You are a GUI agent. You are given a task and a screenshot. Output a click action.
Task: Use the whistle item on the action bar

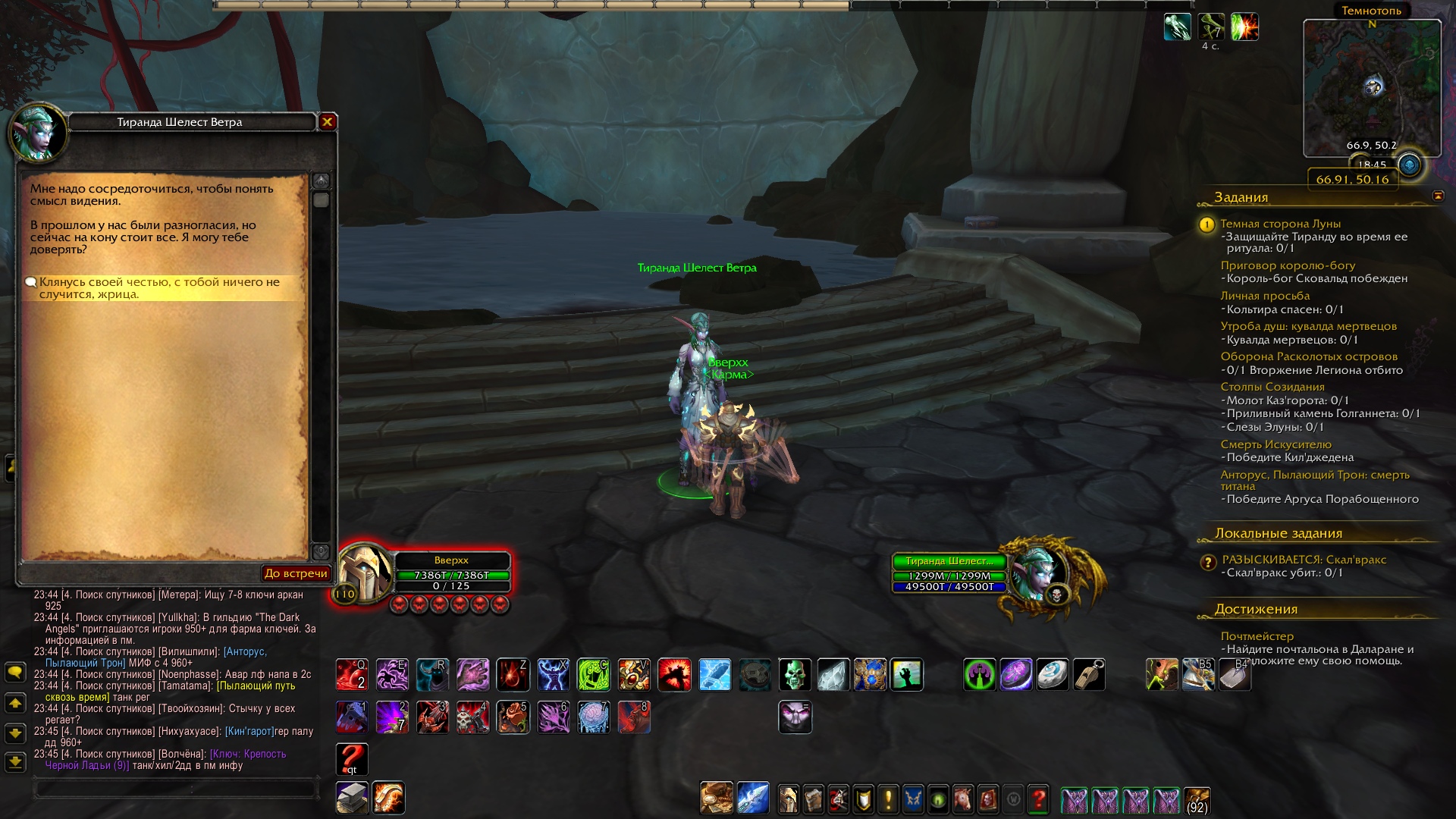coord(1089,675)
